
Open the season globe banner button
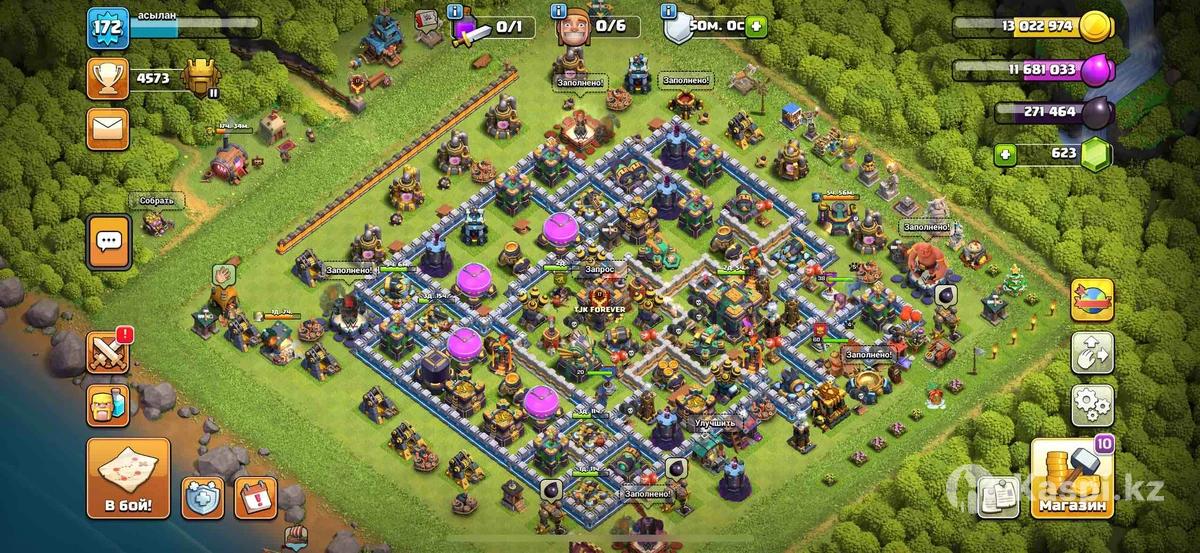(x=1092, y=300)
